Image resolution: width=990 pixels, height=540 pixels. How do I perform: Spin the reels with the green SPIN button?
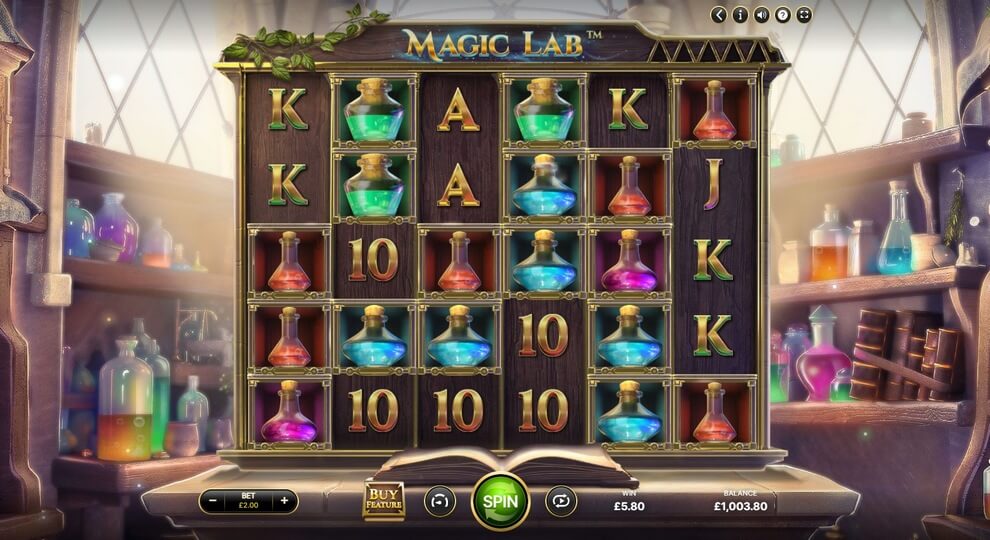500,500
